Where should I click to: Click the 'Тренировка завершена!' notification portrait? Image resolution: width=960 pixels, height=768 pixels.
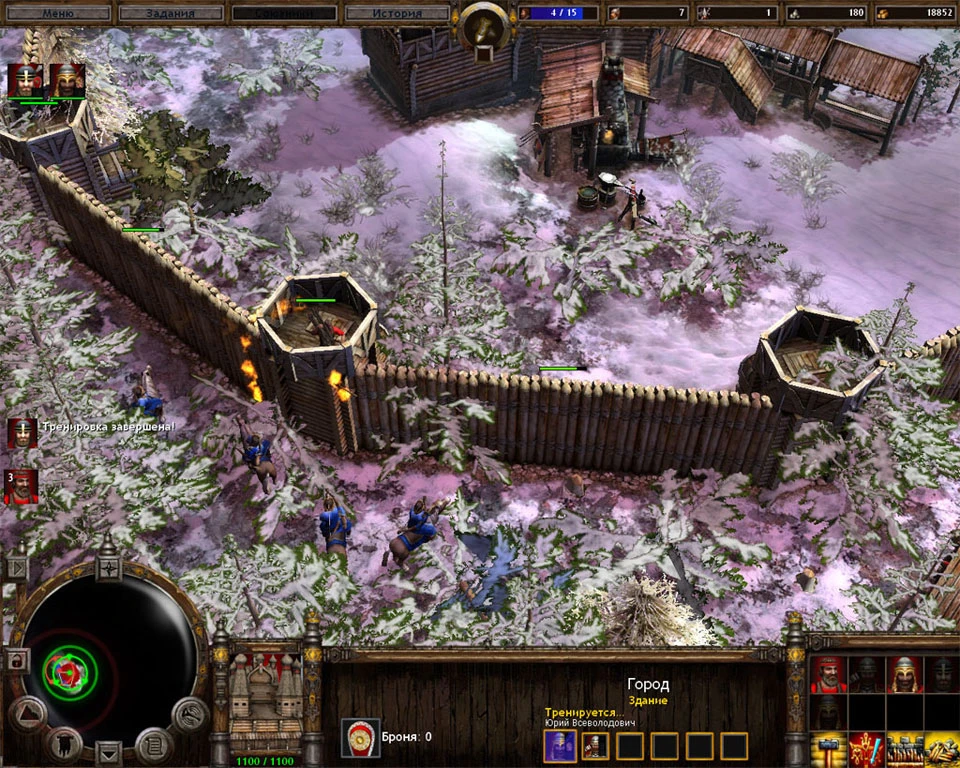(x=21, y=432)
